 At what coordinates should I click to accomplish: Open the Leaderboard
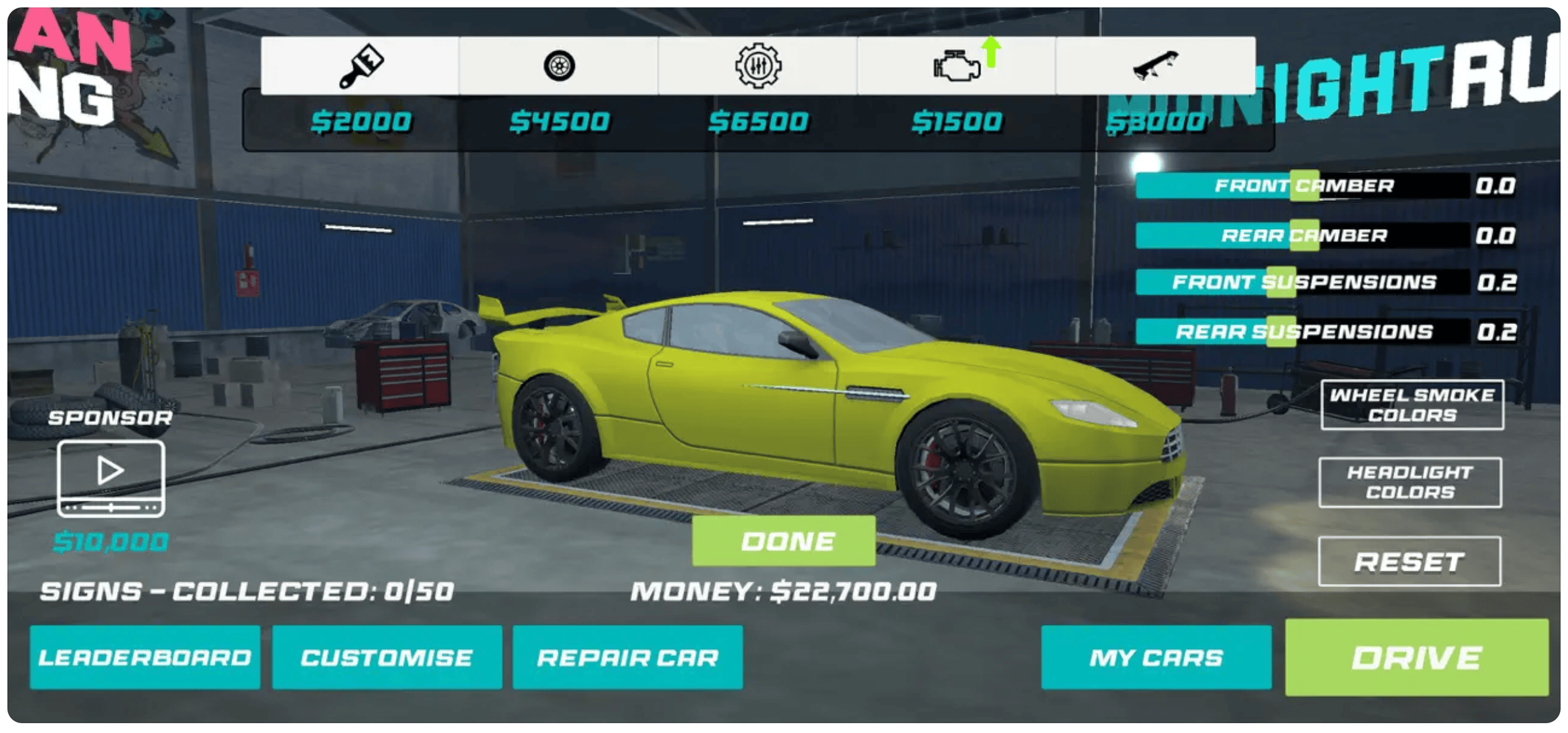pos(145,657)
